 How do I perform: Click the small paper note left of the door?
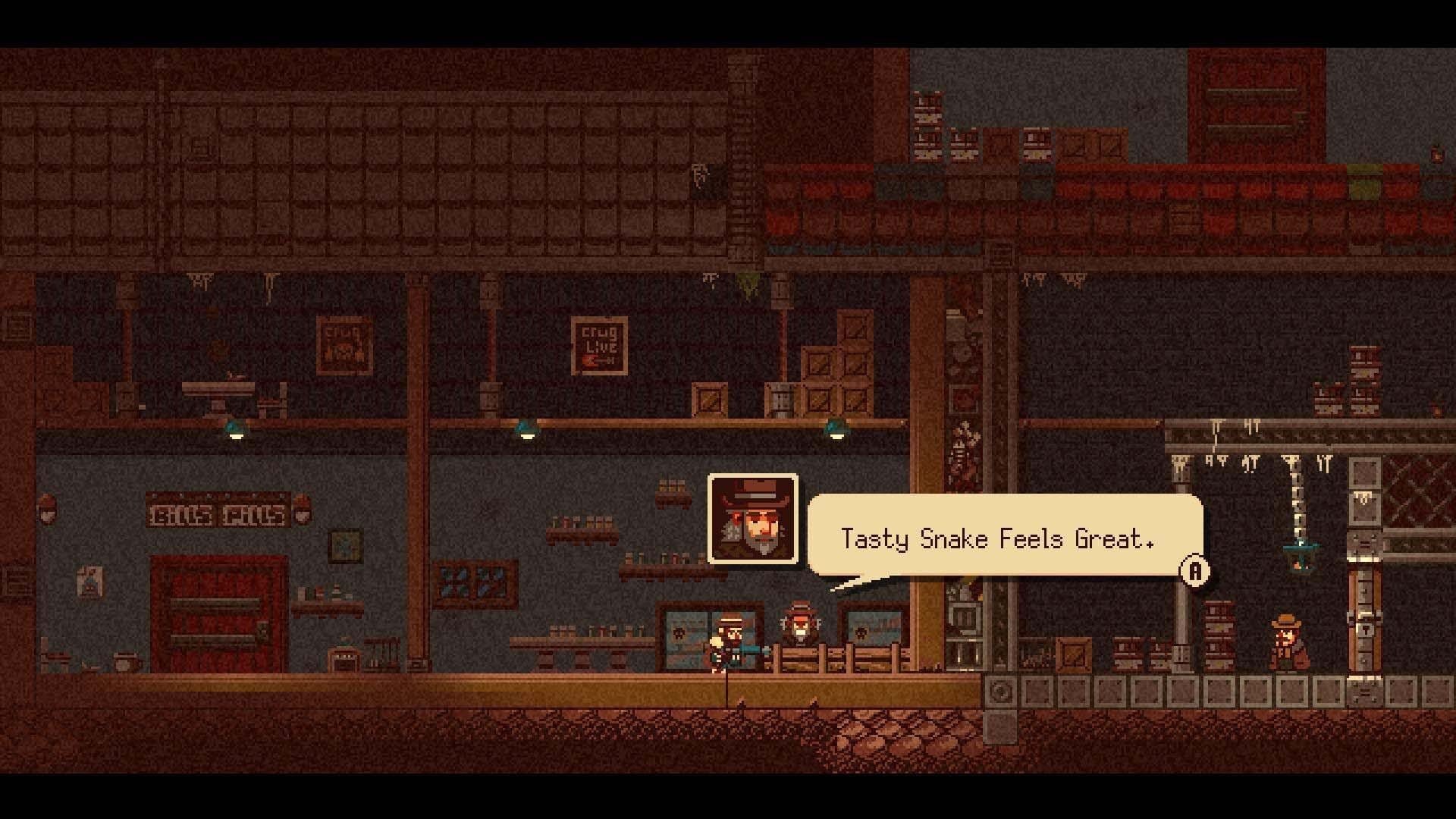tap(89, 582)
